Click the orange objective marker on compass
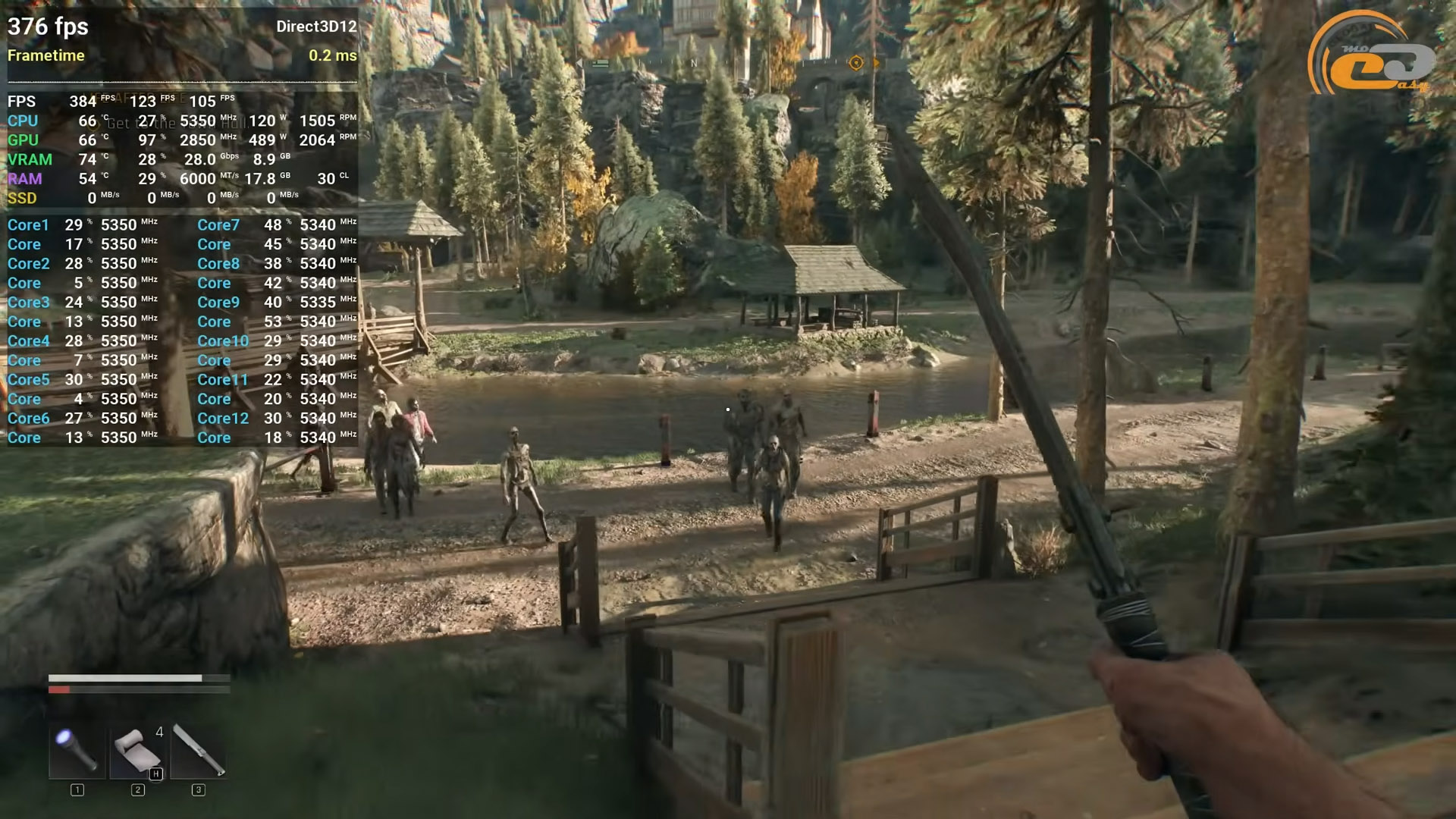Viewport: 1456px width, 819px height. coord(856,63)
